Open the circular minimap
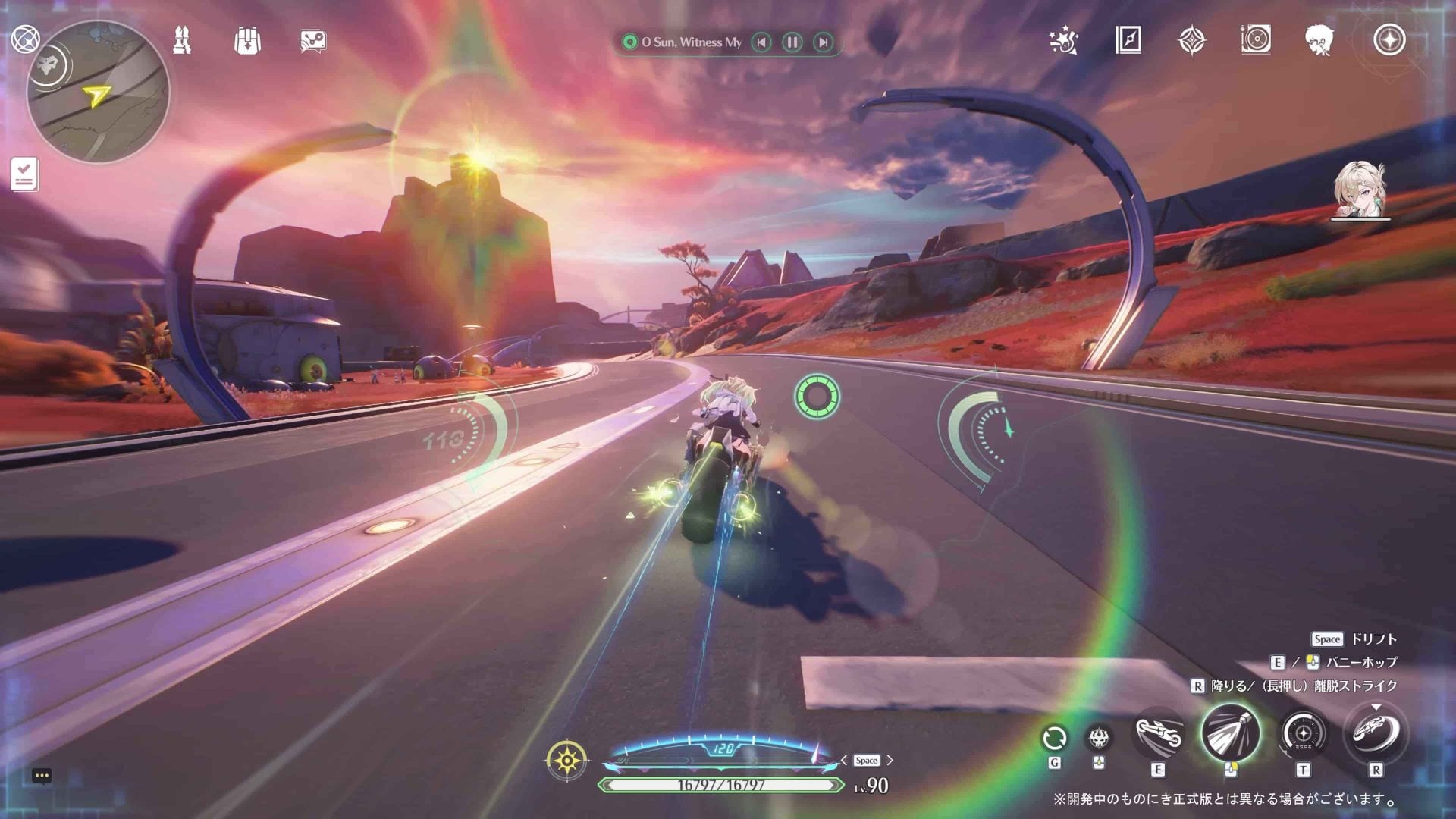Viewport: 1456px width, 819px height. tap(98, 92)
